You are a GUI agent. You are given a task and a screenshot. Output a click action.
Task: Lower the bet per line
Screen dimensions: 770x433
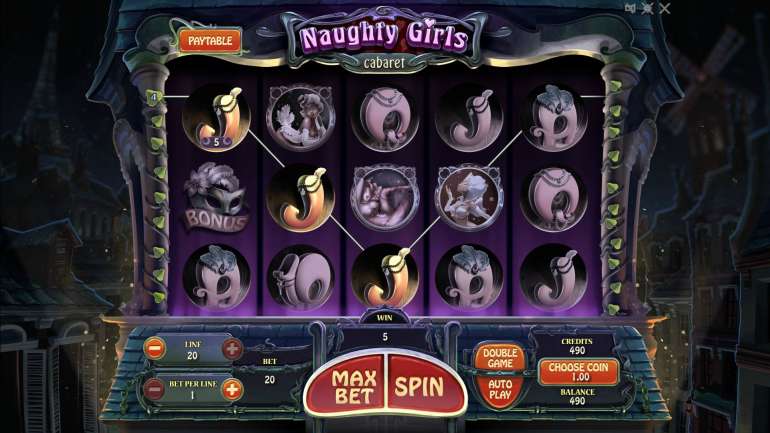[155, 389]
